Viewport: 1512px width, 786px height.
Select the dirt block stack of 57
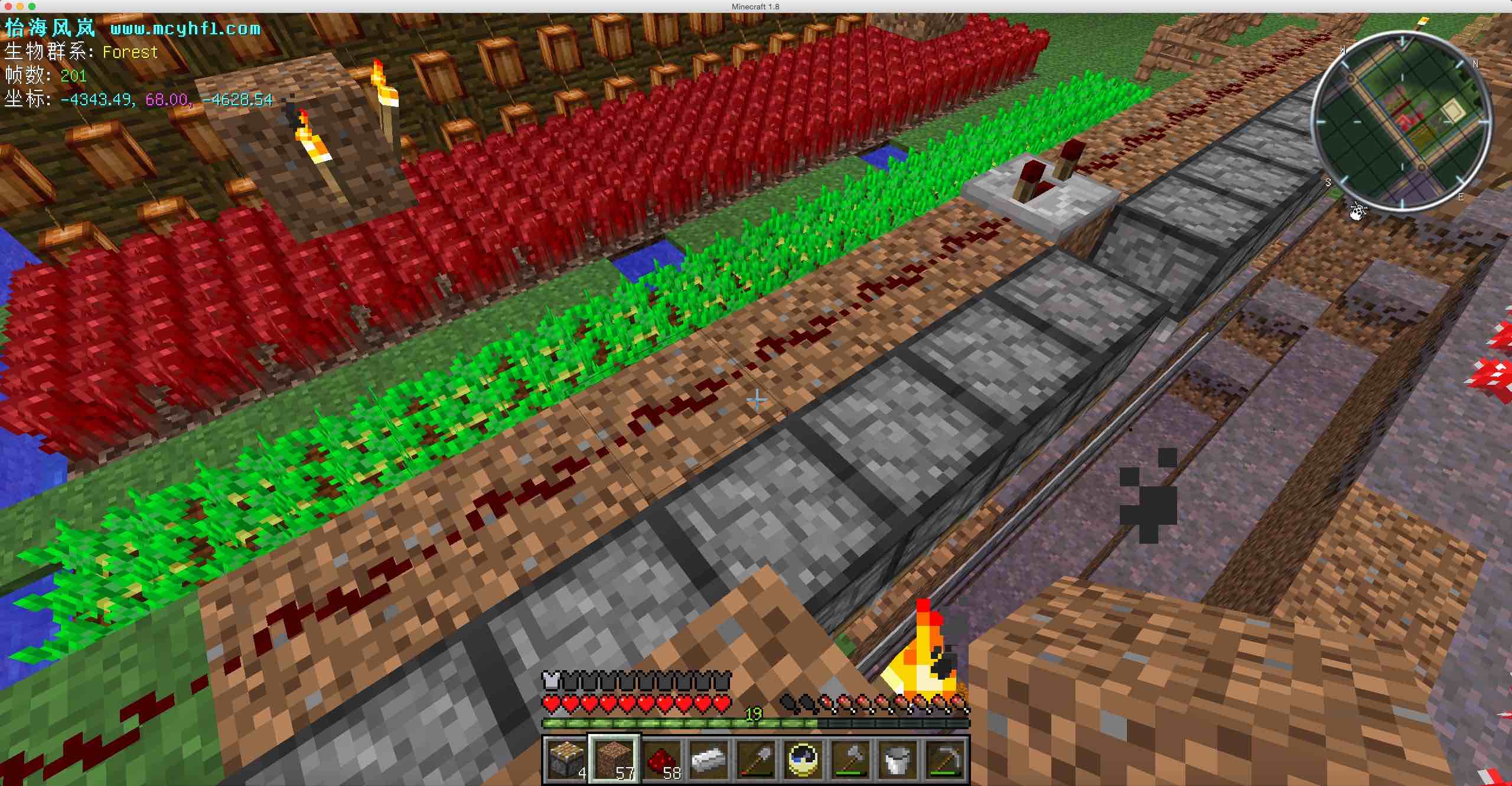click(614, 759)
